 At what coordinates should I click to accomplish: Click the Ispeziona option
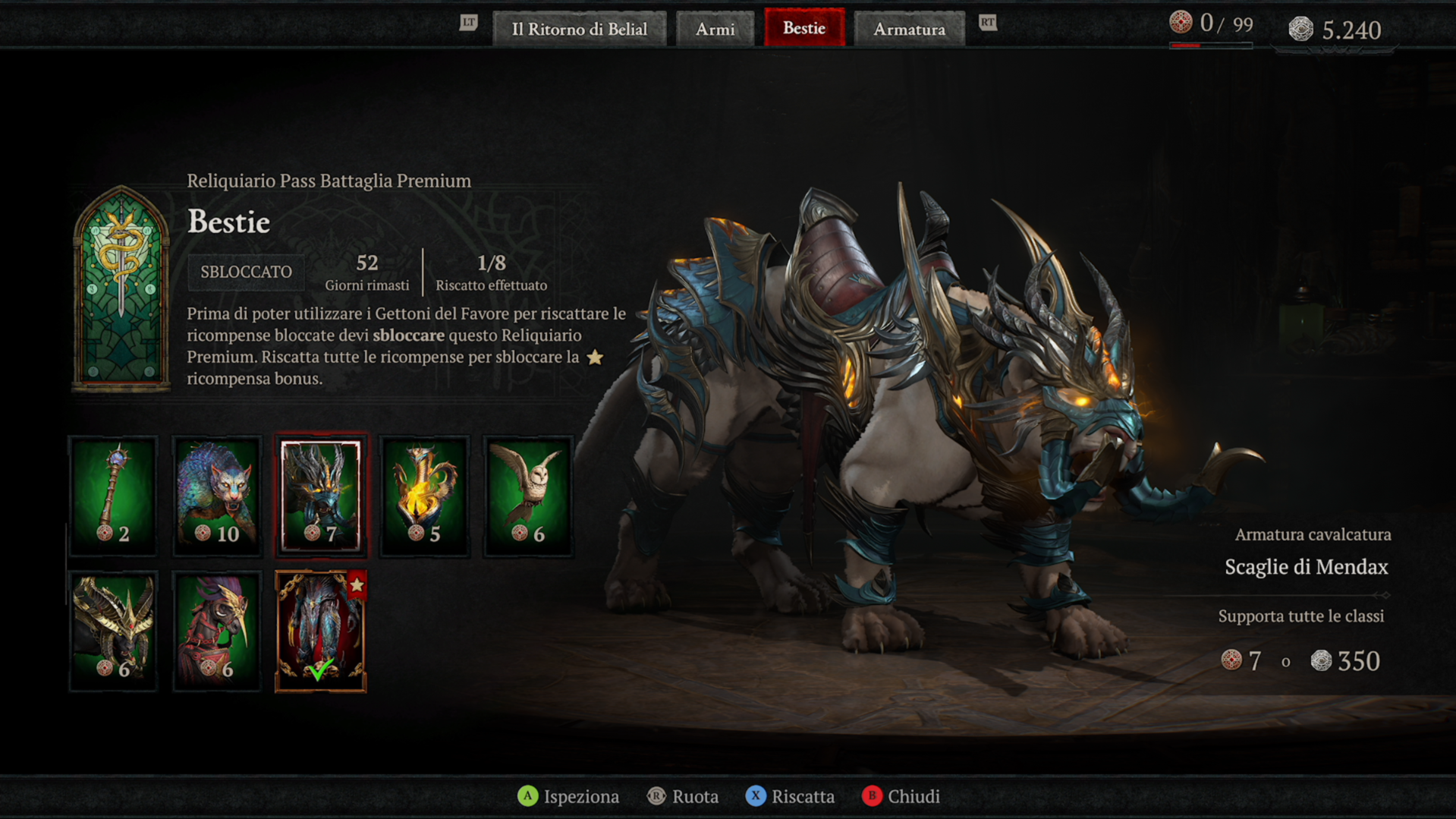click(x=568, y=796)
